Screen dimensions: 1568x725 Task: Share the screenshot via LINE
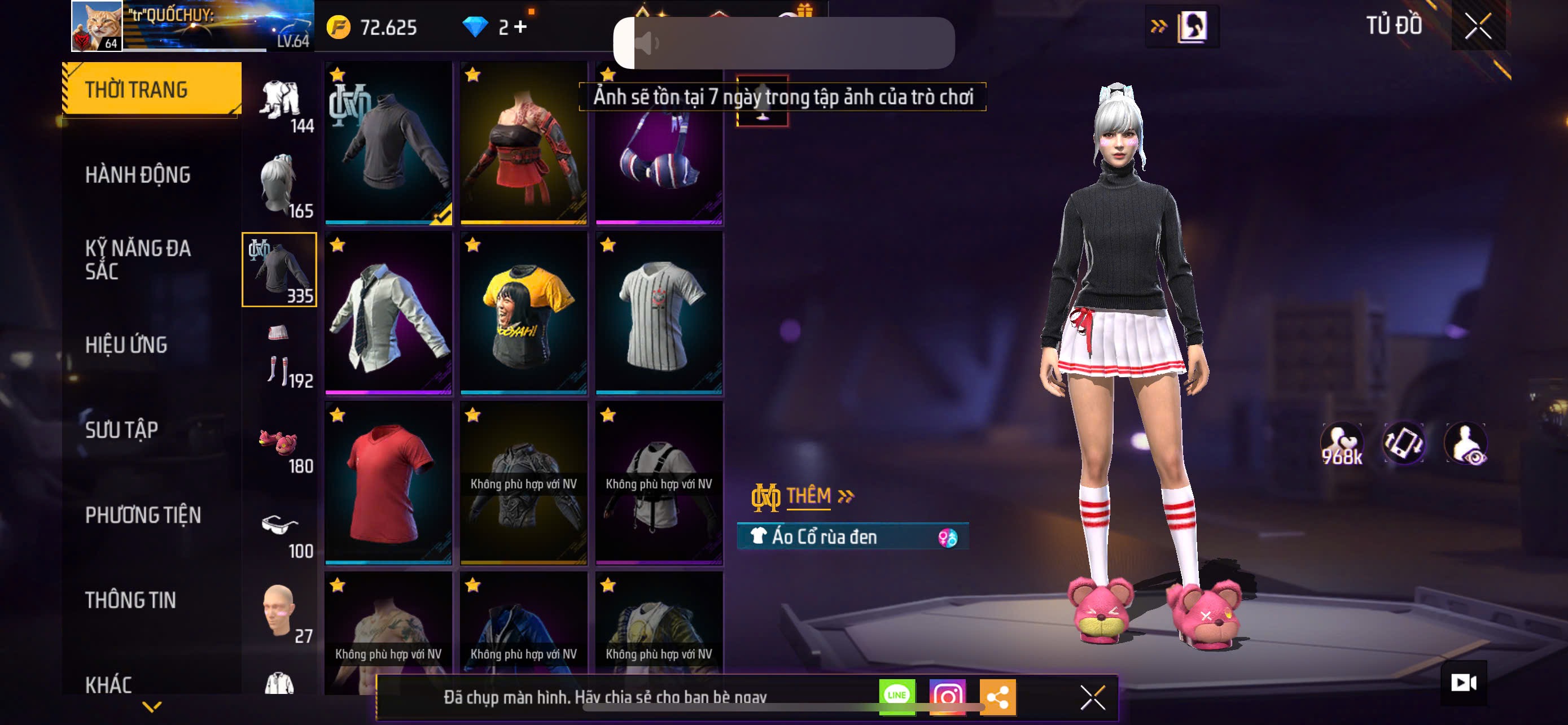897,696
